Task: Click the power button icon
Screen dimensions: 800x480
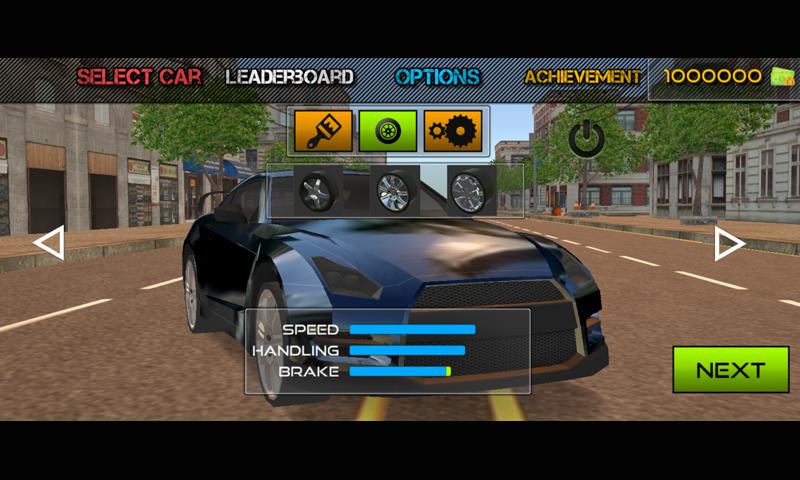Action: coord(586,138)
